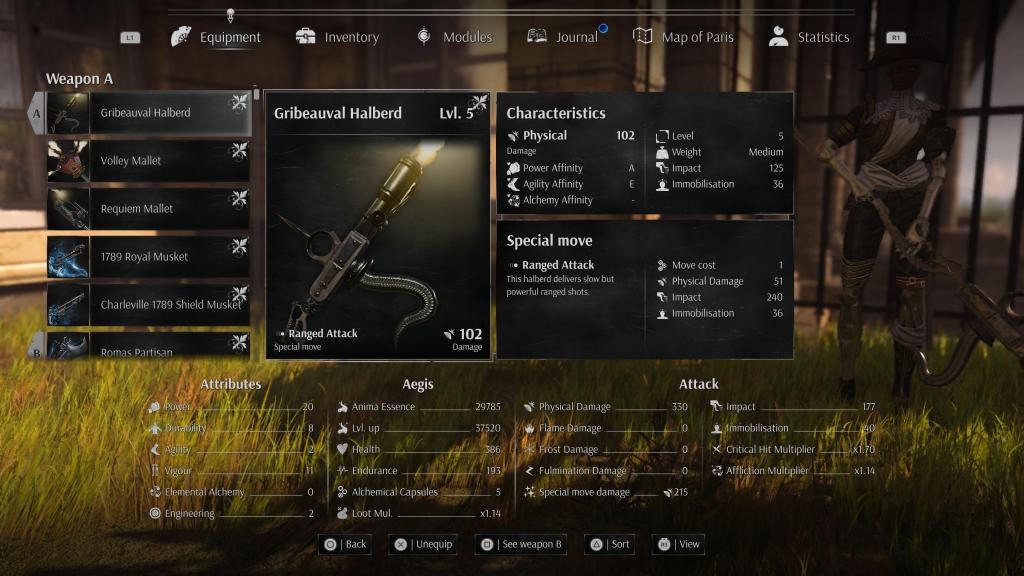Unequip the current weapon
The width and height of the screenshot is (1024, 576).
[423, 544]
